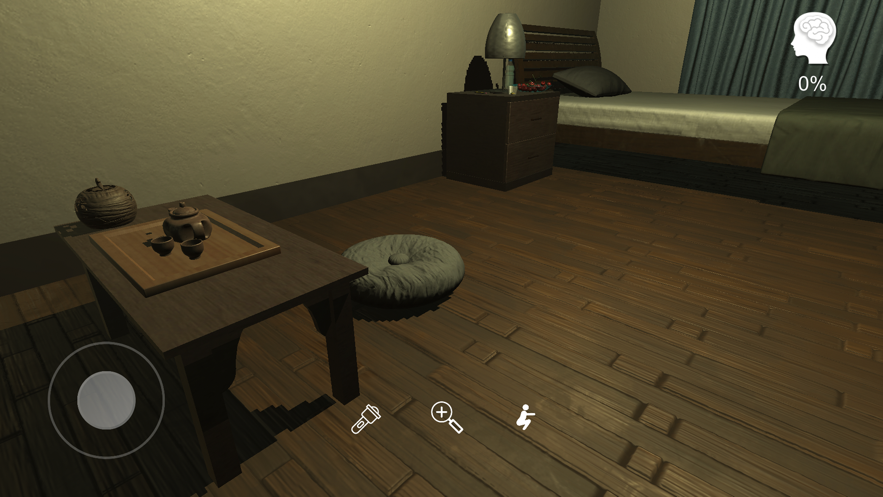
Task: Touch the virtual movement joystick
Action: point(106,400)
